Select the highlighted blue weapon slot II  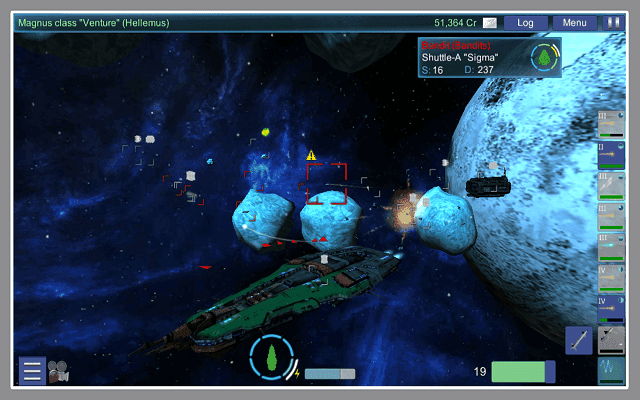[x=611, y=155]
